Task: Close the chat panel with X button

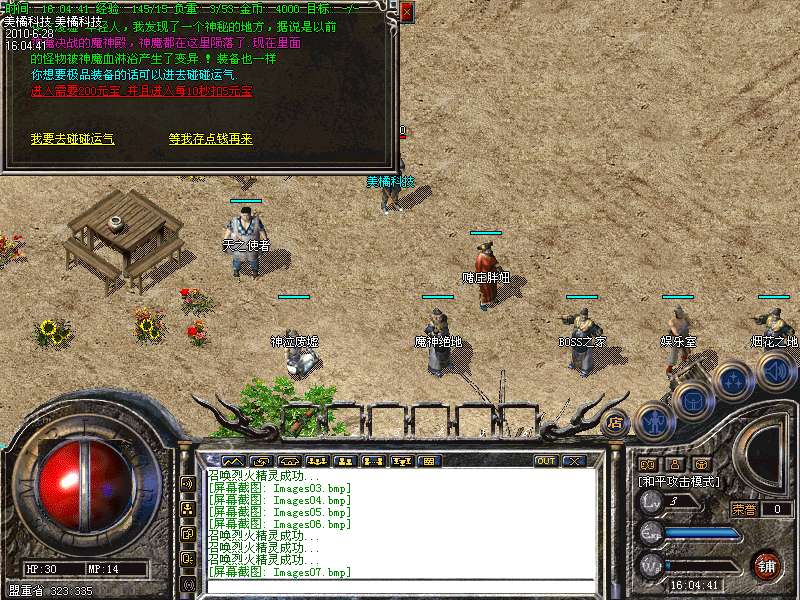Action: click(574, 461)
